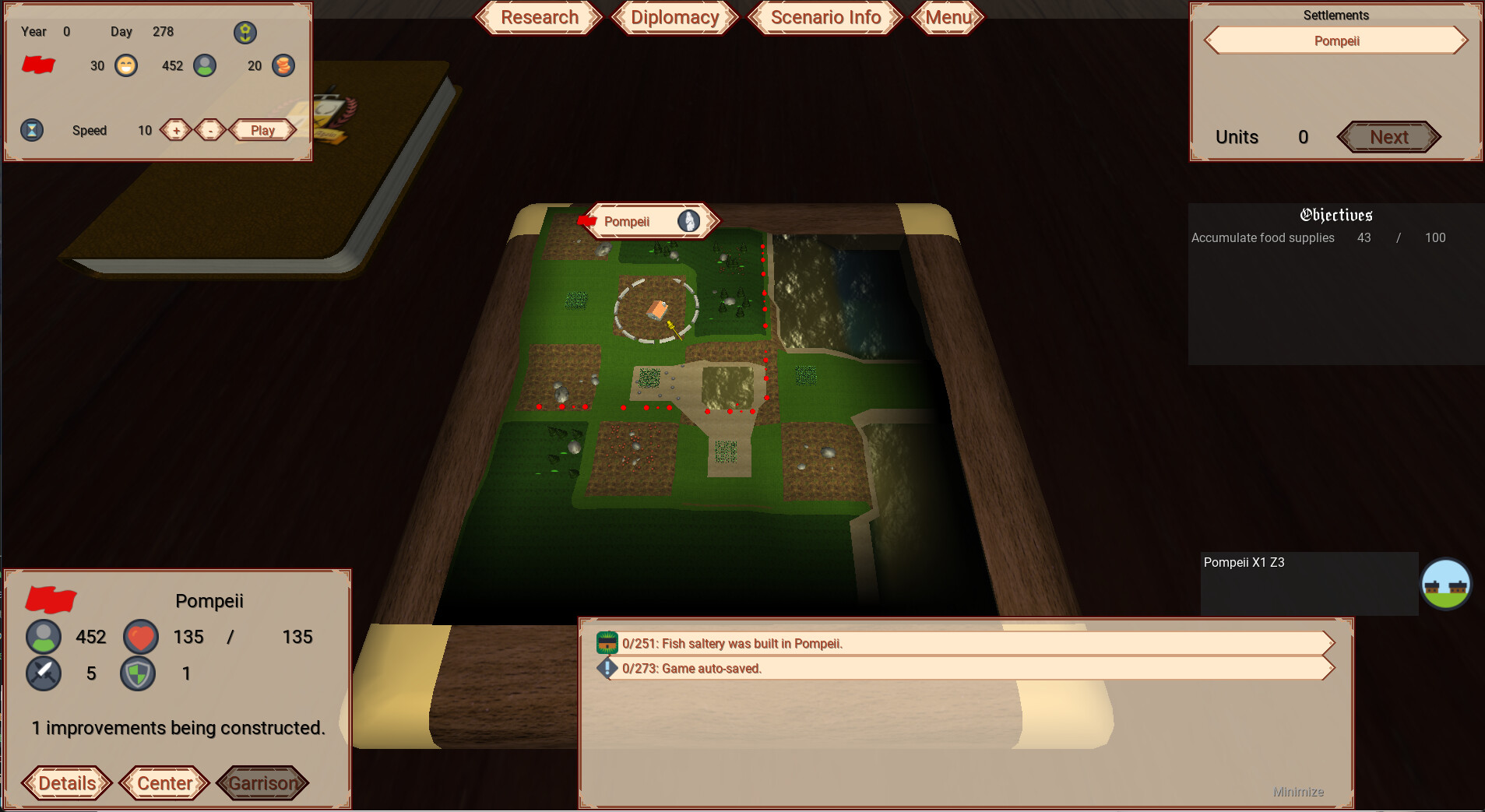Click the gold coins icon showing 20
Image resolution: width=1485 pixels, height=812 pixels.
click(x=283, y=65)
